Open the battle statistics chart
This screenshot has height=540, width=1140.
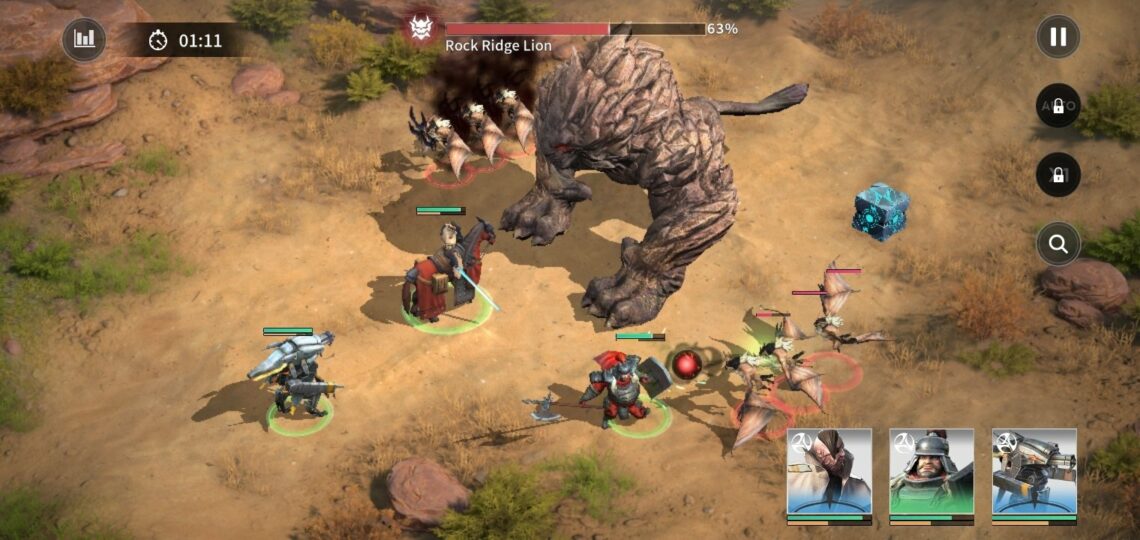coord(84,40)
